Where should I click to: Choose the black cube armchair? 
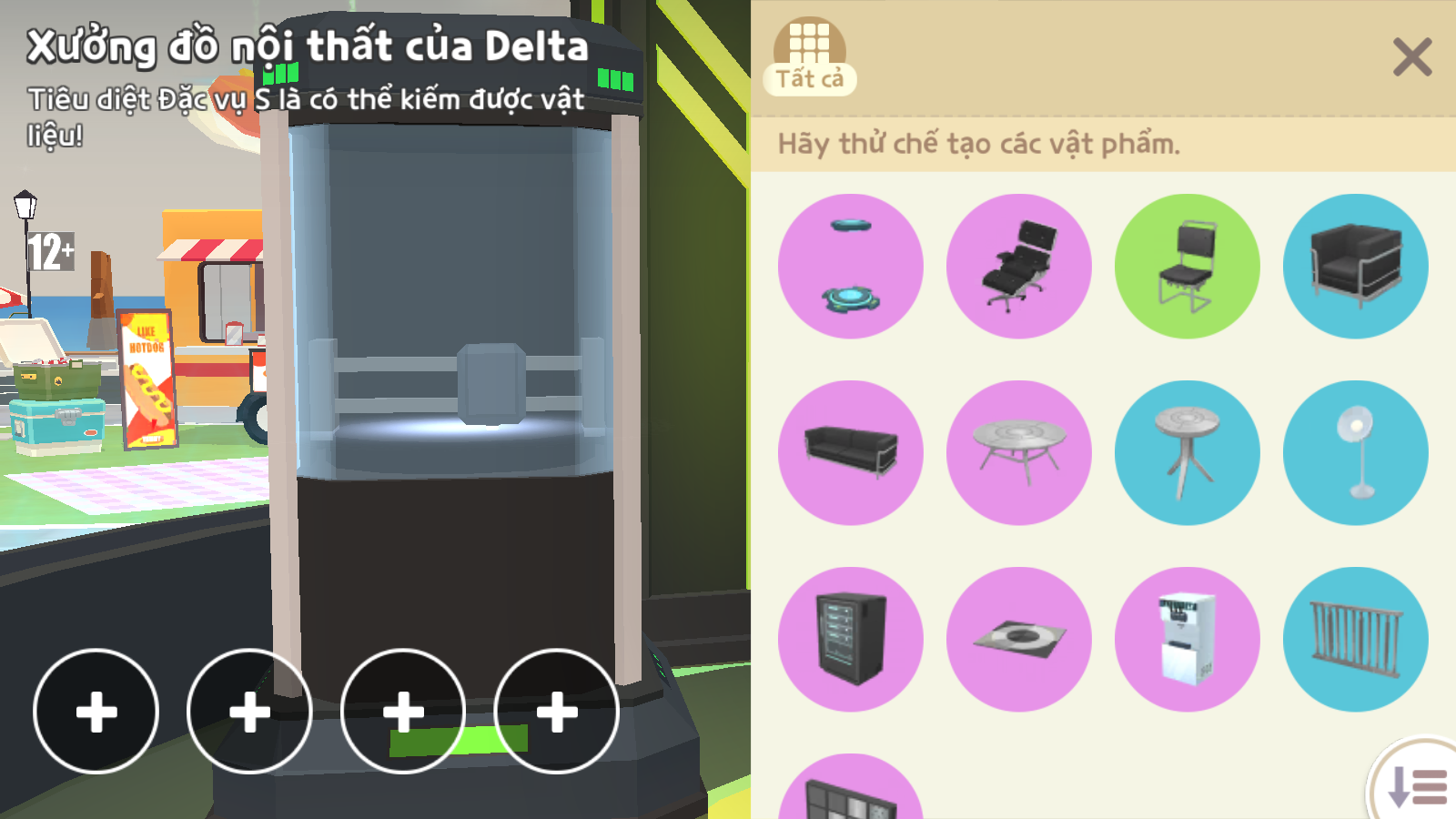point(1356,267)
